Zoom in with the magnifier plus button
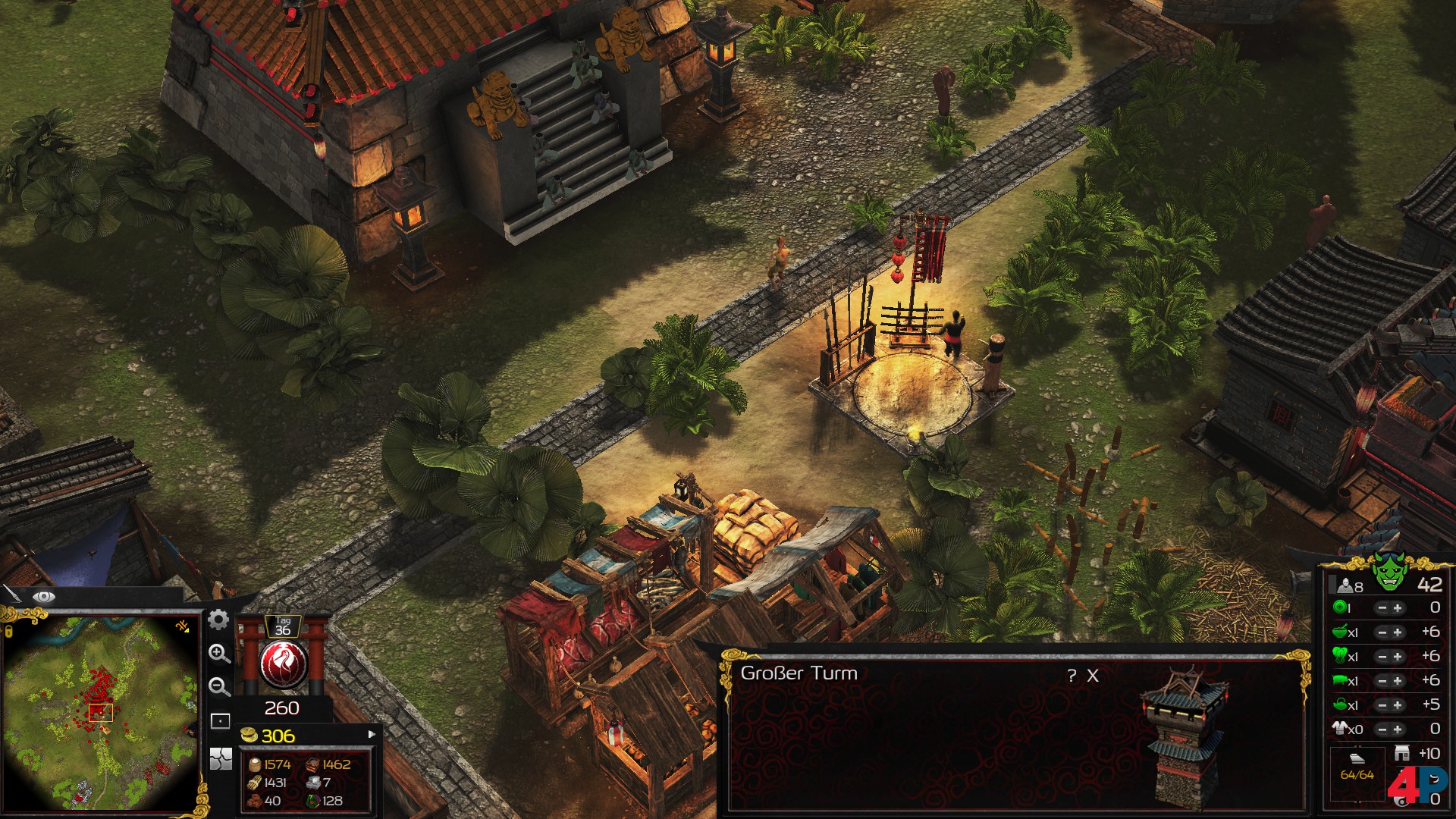 [x=219, y=654]
